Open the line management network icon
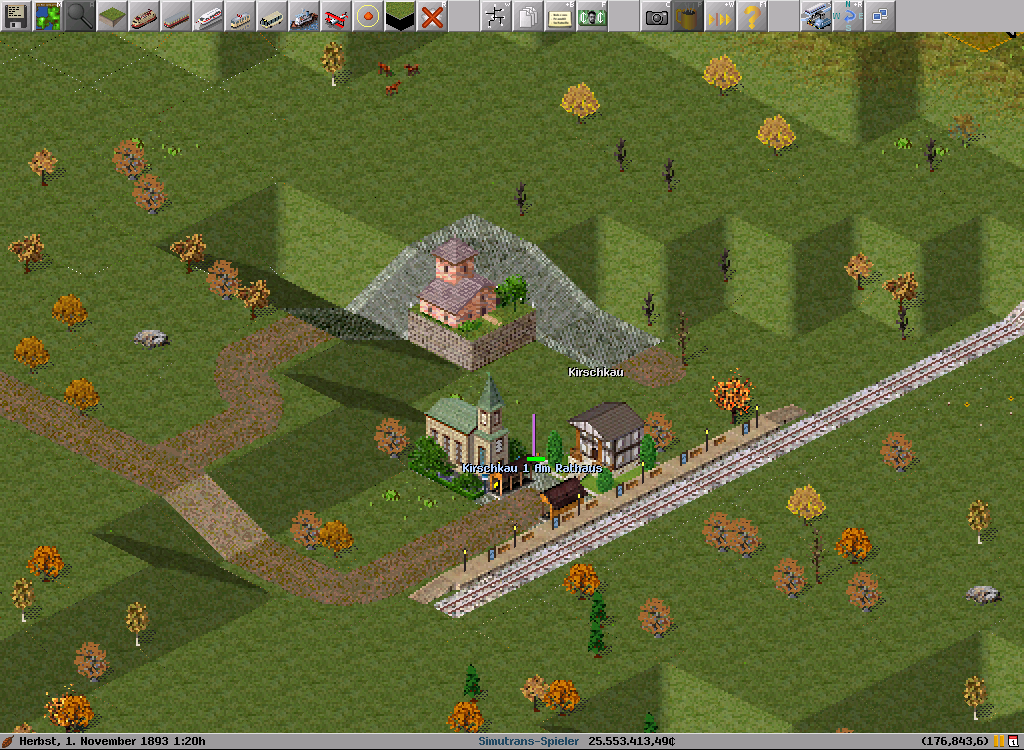The width and height of the screenshot is (1024, 750). pos(496,16)
